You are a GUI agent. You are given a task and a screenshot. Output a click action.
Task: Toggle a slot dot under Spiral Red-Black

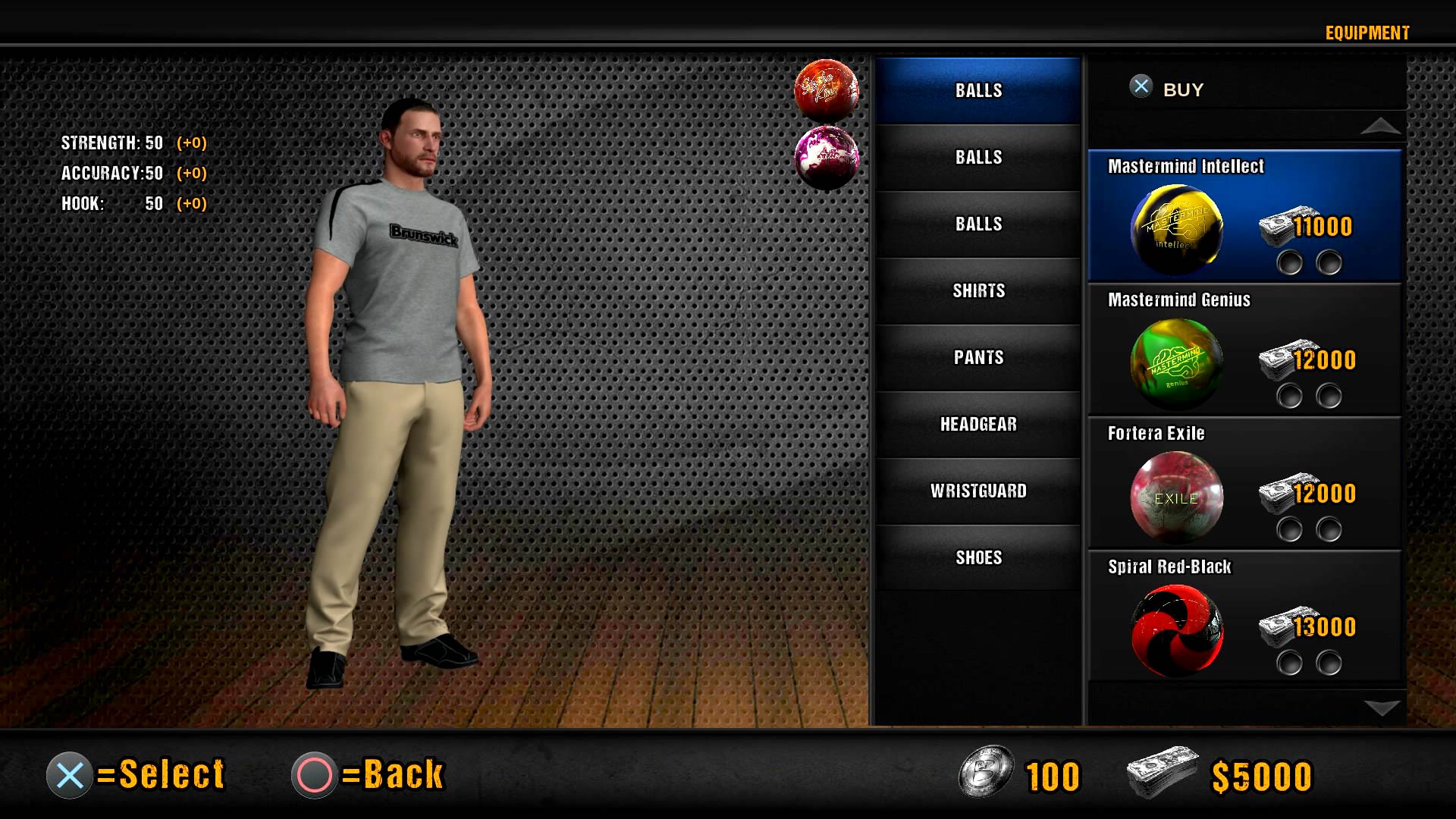click(1288, 664)
